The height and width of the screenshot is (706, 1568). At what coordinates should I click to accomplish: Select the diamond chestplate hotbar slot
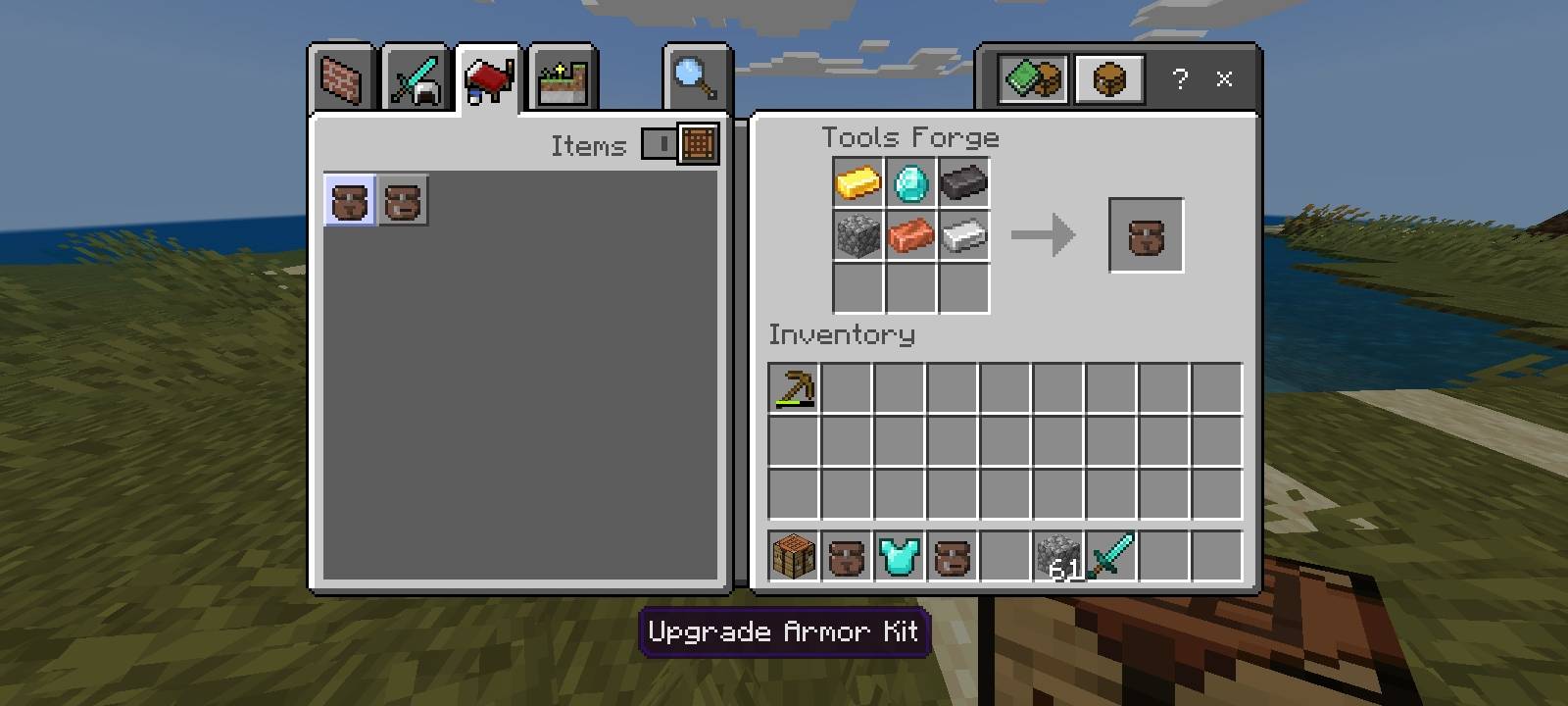coord(900,557)
